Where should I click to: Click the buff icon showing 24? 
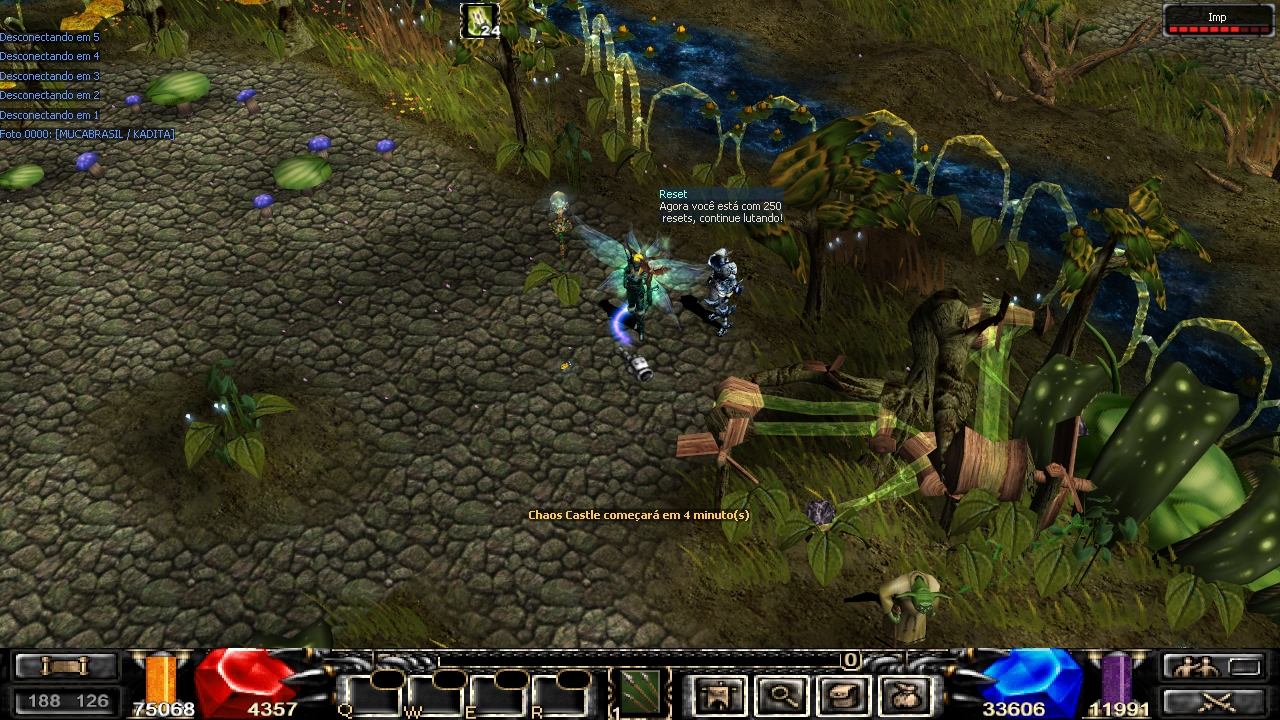[480, 21]
